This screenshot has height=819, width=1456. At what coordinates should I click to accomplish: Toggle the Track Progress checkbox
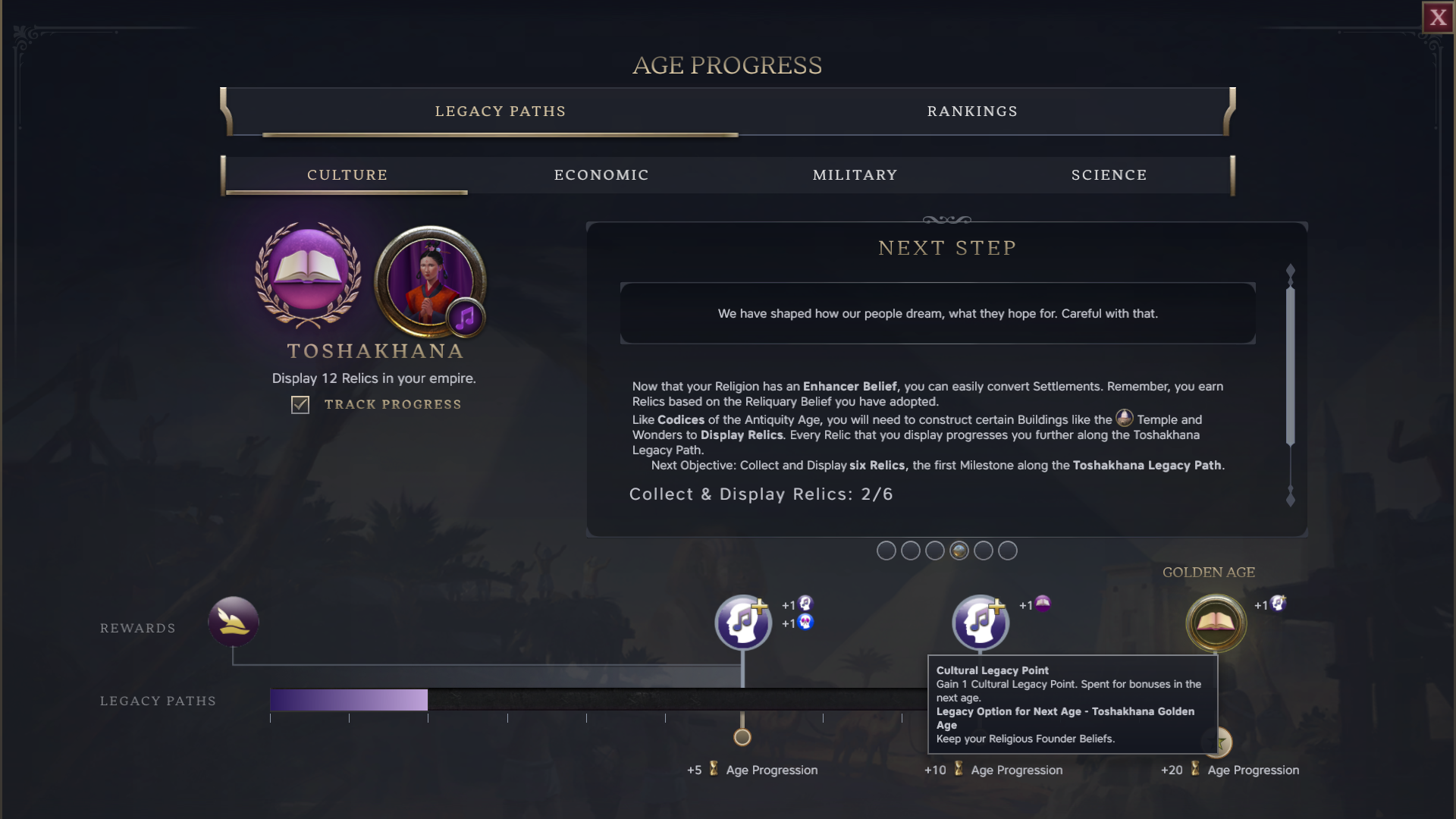point(300,405)
